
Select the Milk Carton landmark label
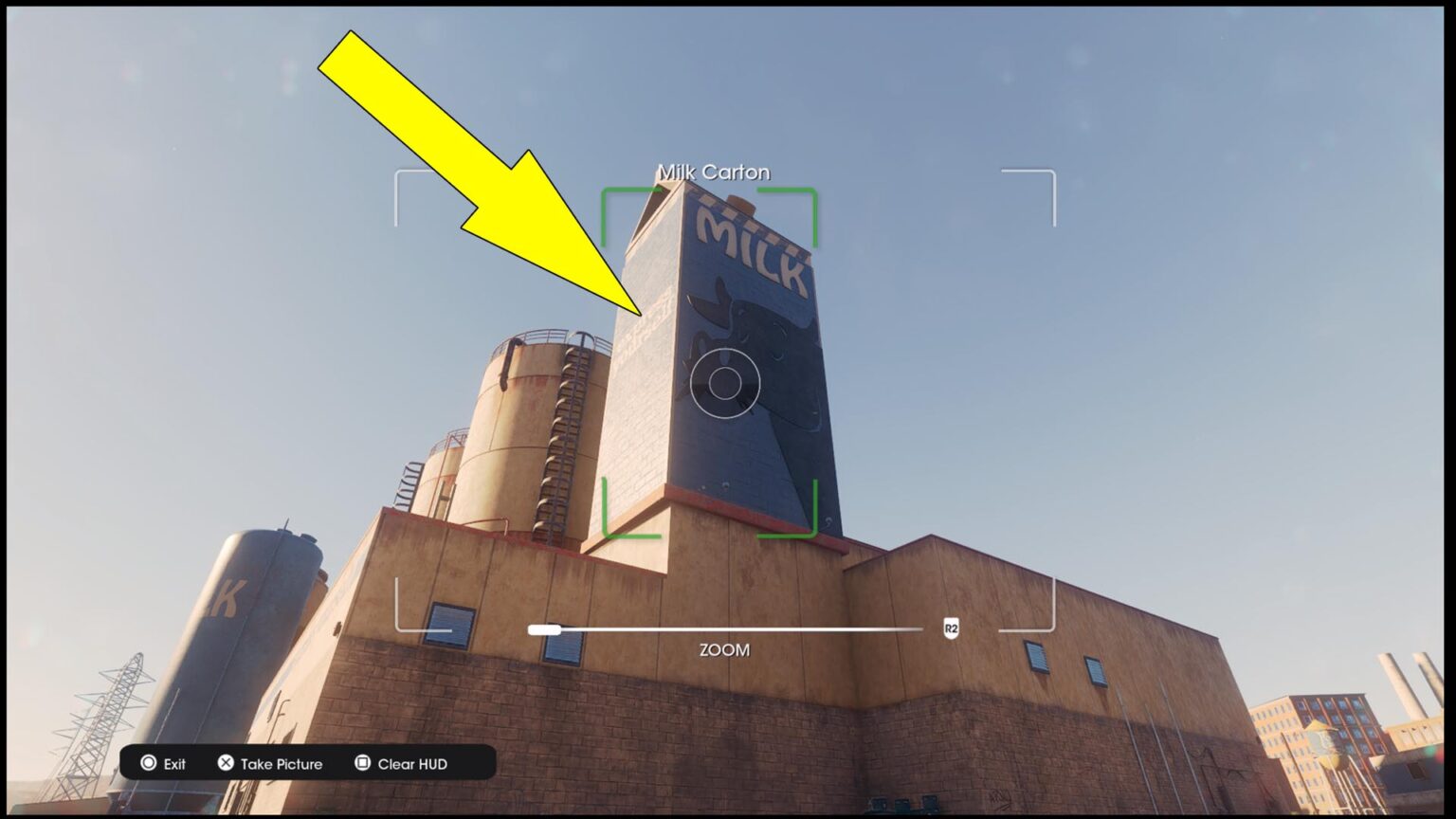tap(713, 172)
